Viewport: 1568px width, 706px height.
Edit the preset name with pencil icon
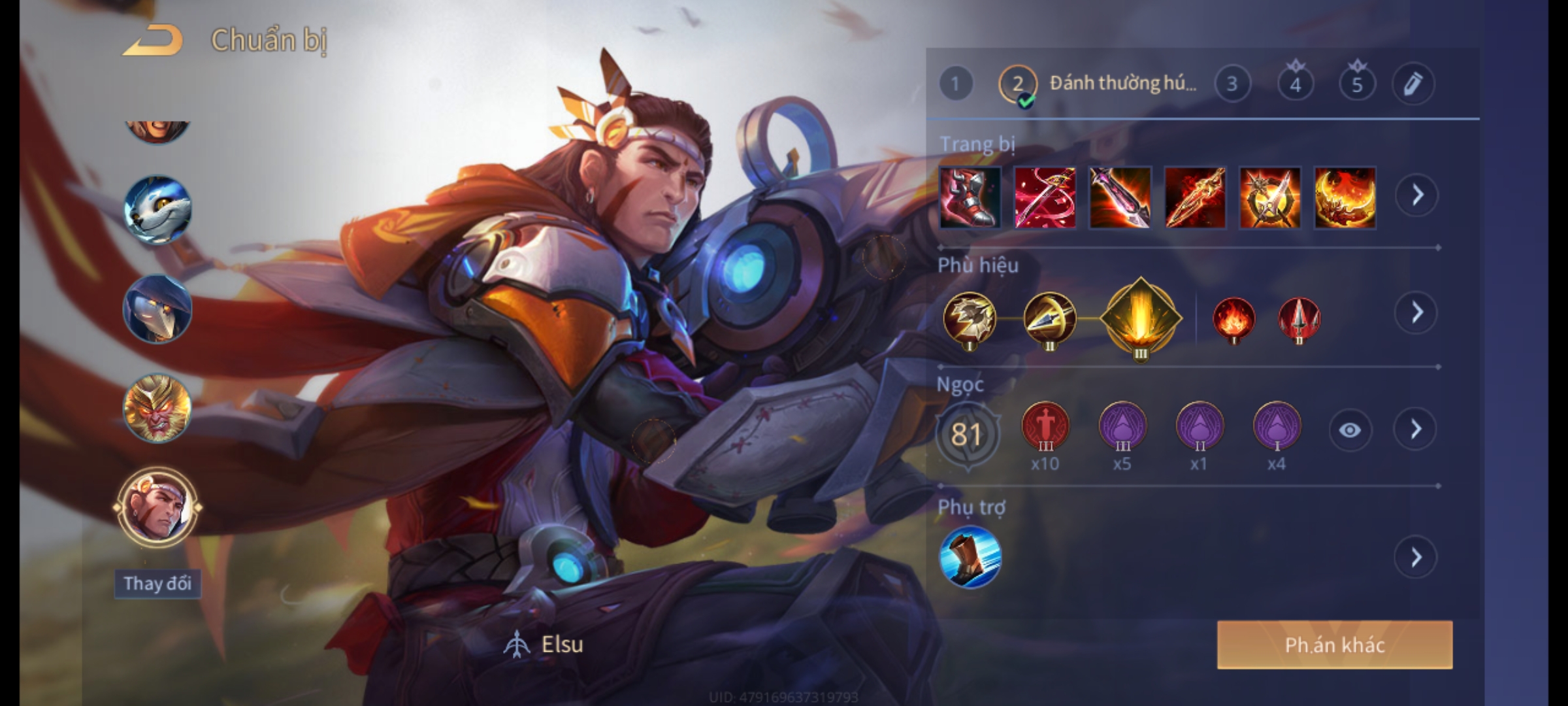(x=1413, y=84)
